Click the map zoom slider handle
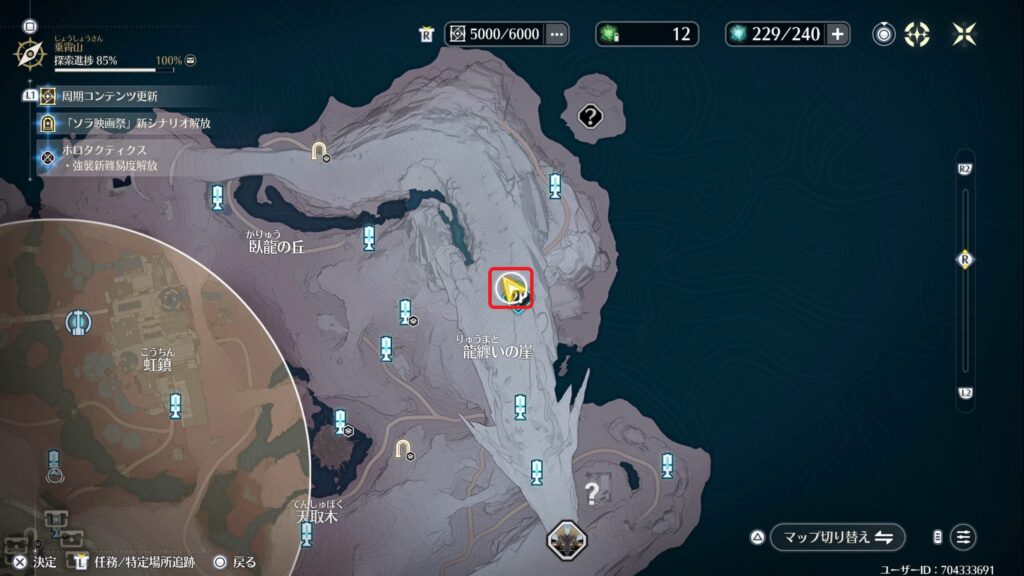Screen dimensions: 1024x576 pyautogui.click(x=964, y=259)
